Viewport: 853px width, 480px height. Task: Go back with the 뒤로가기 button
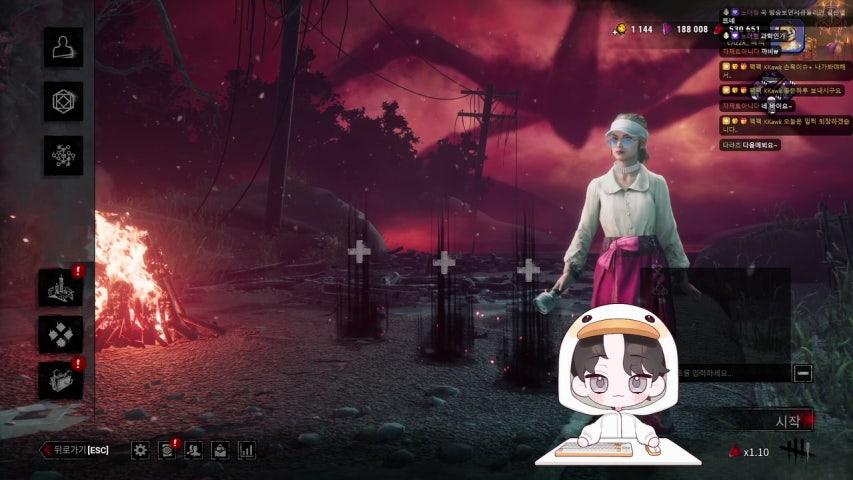74,450
